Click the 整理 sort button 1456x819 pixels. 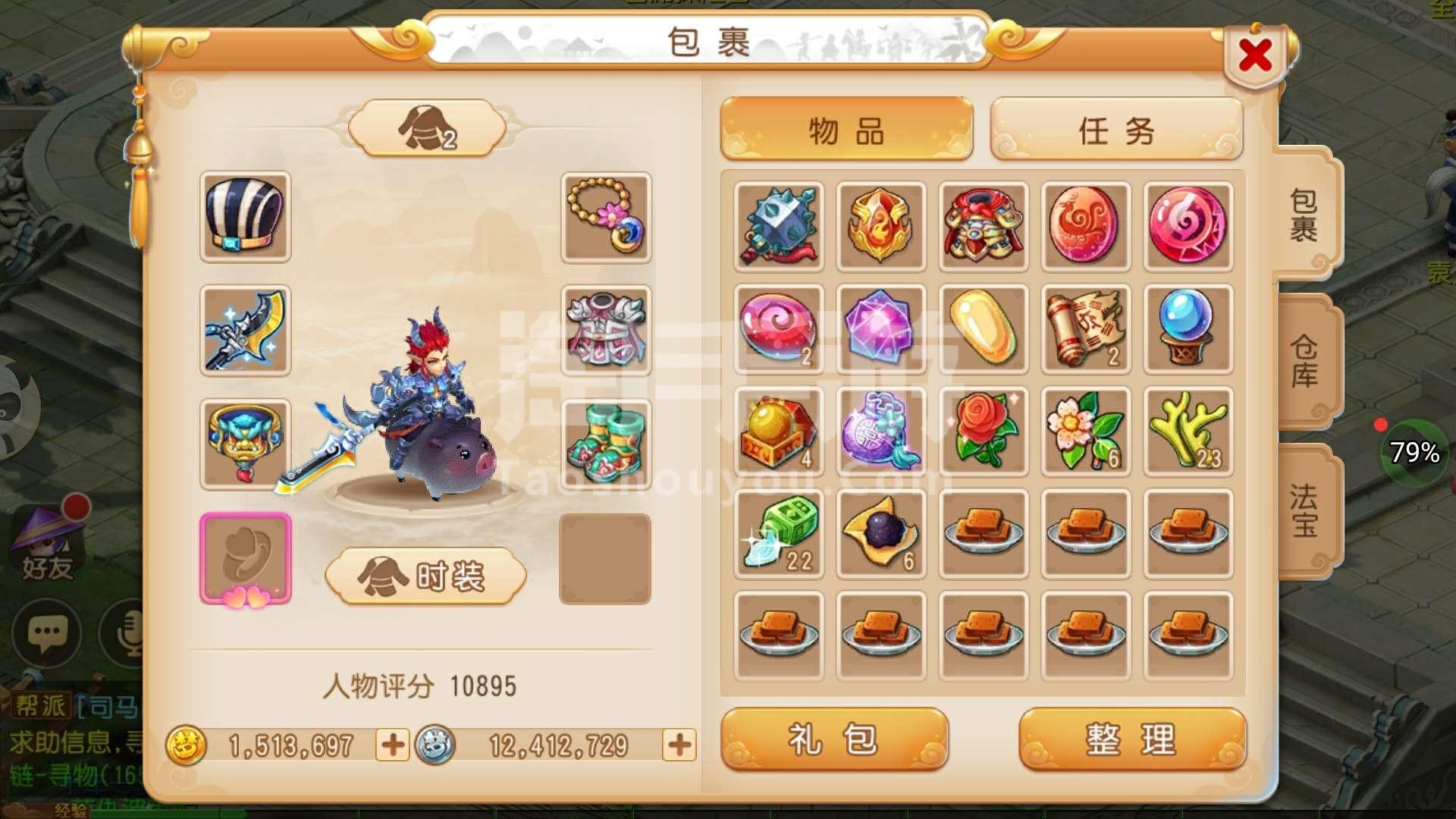(x=1131, y=739)
